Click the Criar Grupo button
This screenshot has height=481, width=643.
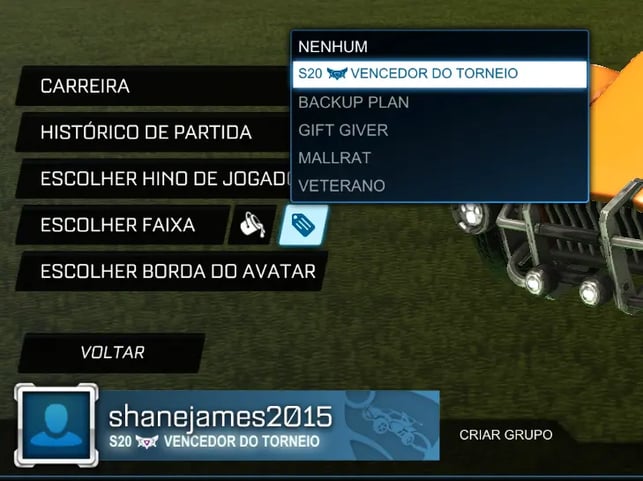(505, 435)
